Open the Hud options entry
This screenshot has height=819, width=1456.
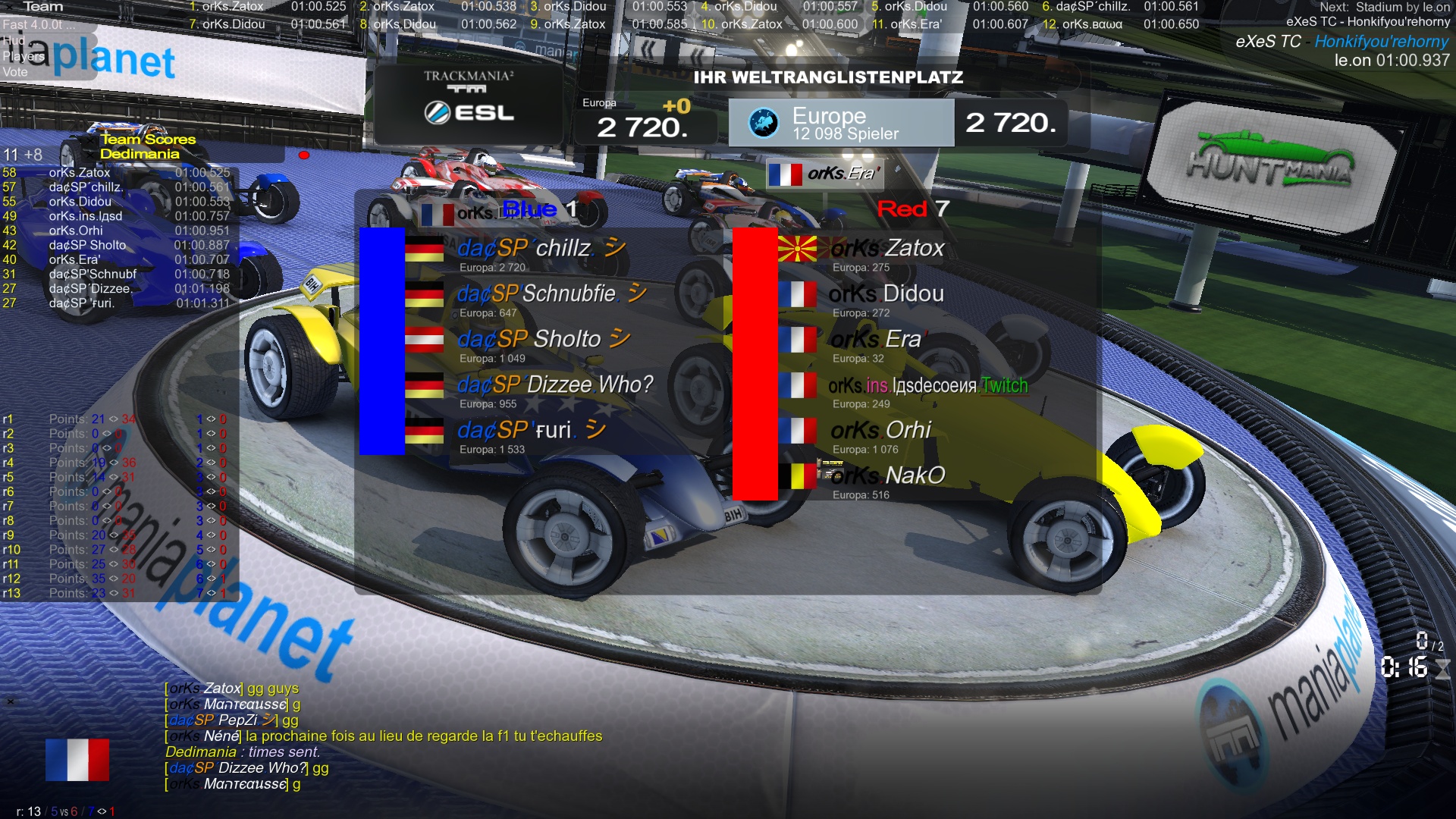[14, 40]
